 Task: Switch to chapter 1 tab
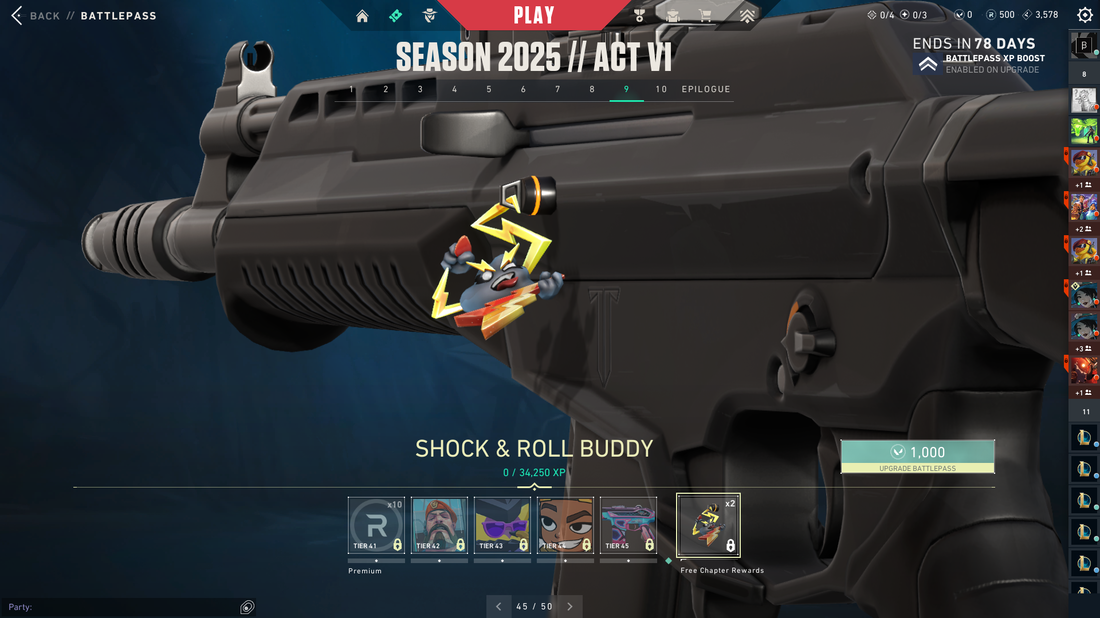click(x=351, y=90)
